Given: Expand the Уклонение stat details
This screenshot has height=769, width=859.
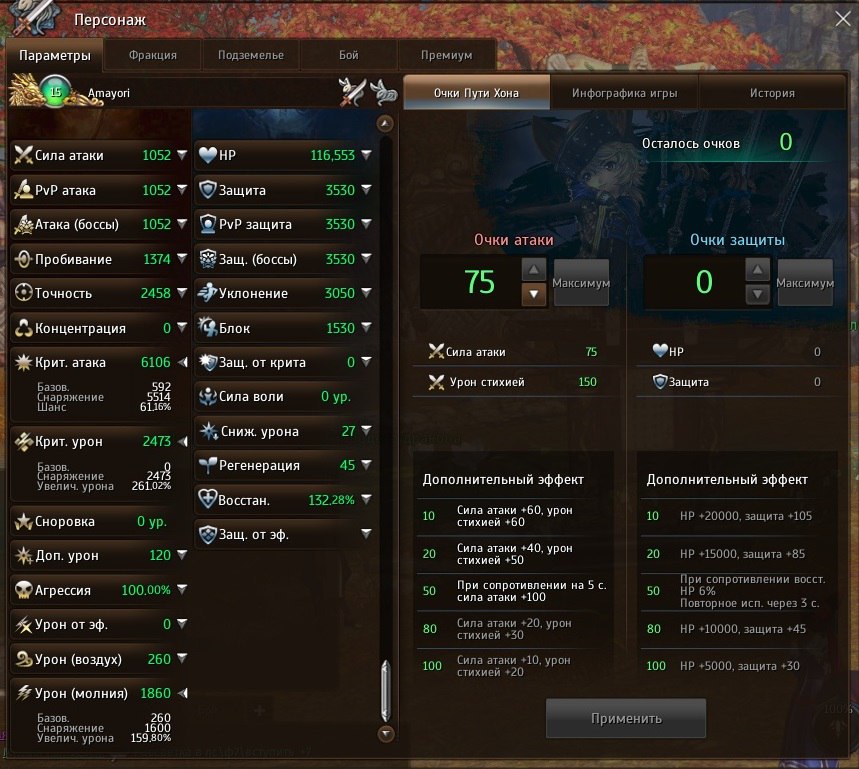Looking at the screenshot, I should pos(367,294).
